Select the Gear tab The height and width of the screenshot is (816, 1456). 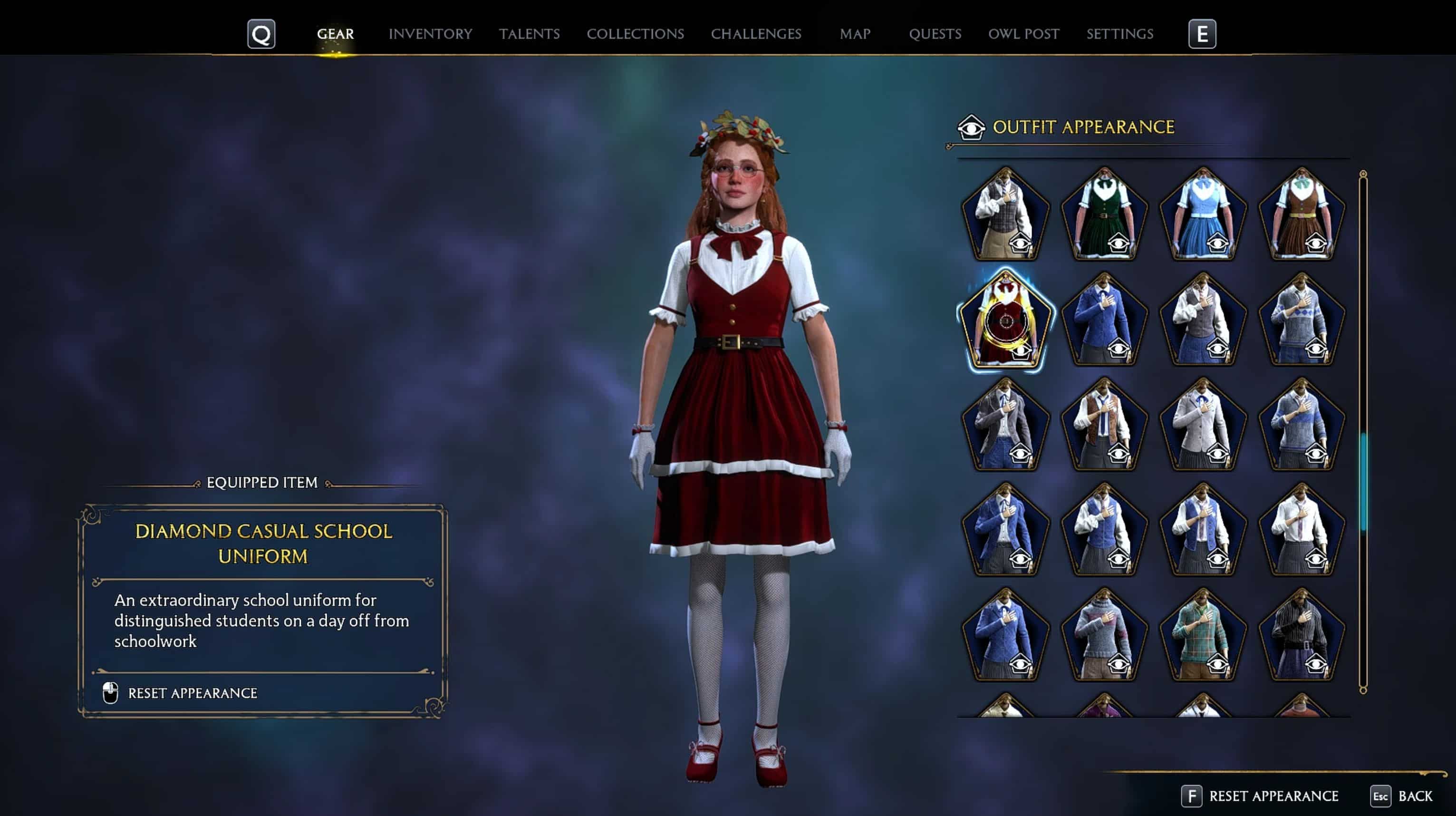335,34
